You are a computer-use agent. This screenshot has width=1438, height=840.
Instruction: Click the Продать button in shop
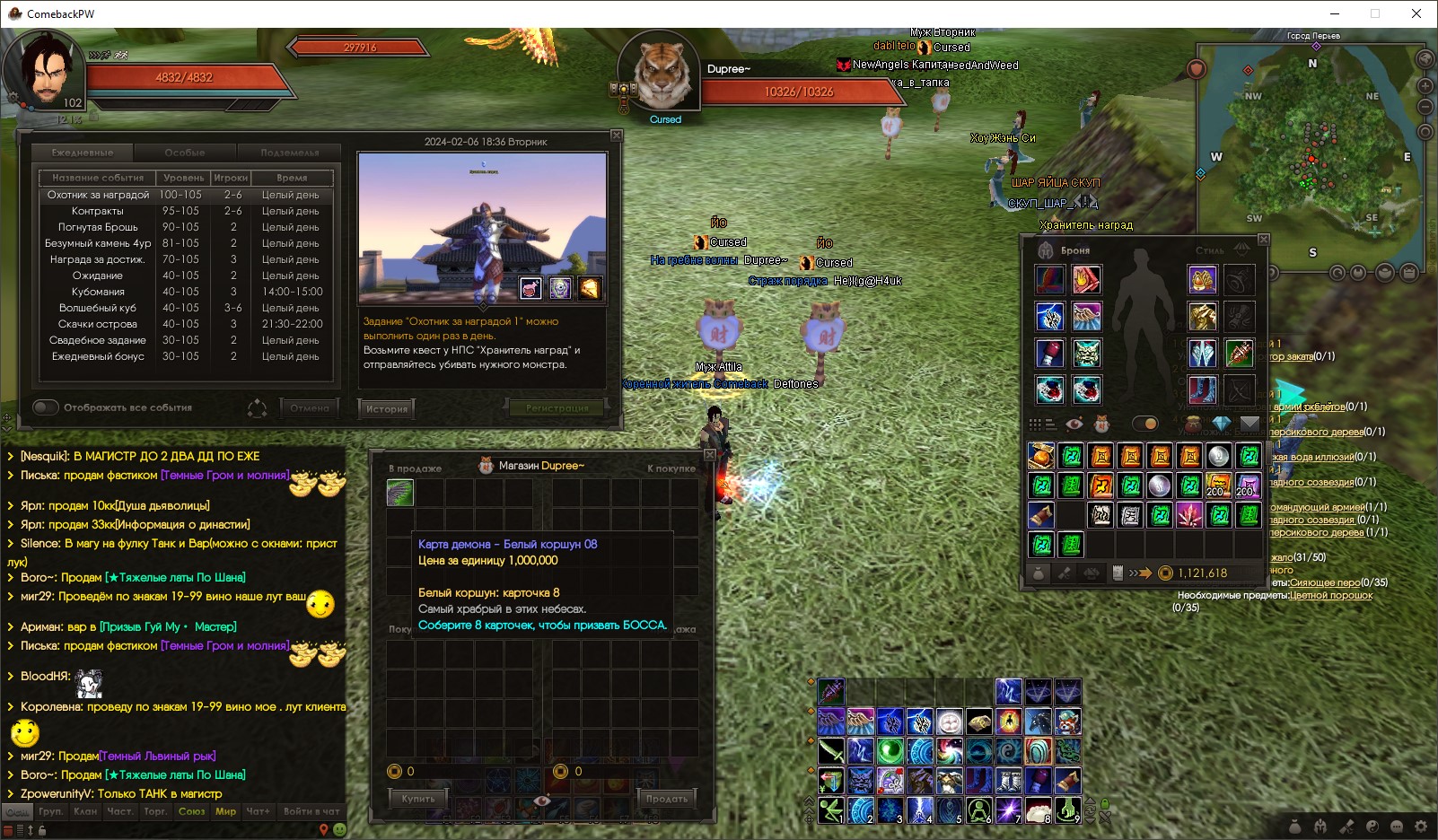coord(667,799)
